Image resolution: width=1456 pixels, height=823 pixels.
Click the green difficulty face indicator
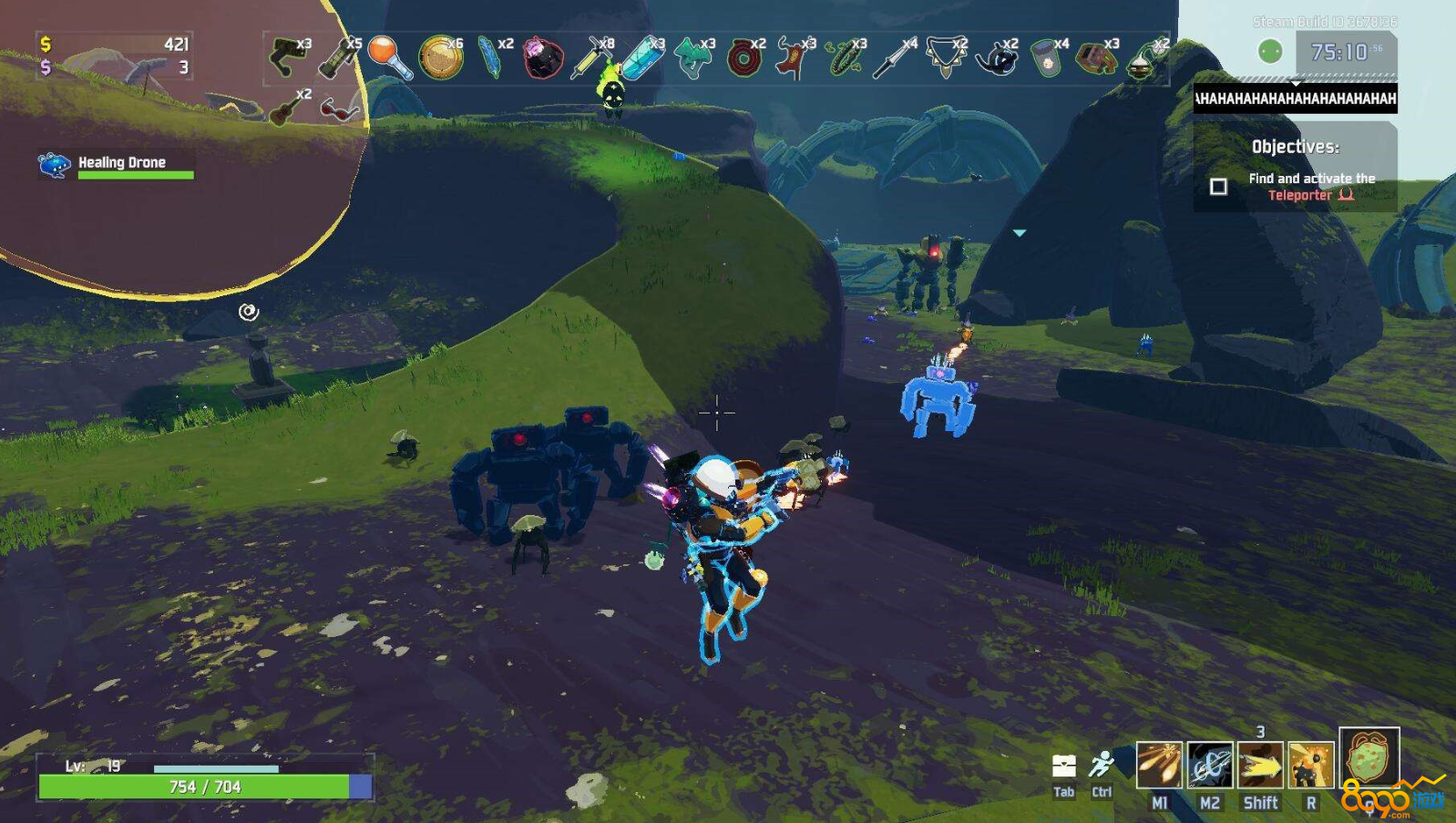[x=1269, y=52]
